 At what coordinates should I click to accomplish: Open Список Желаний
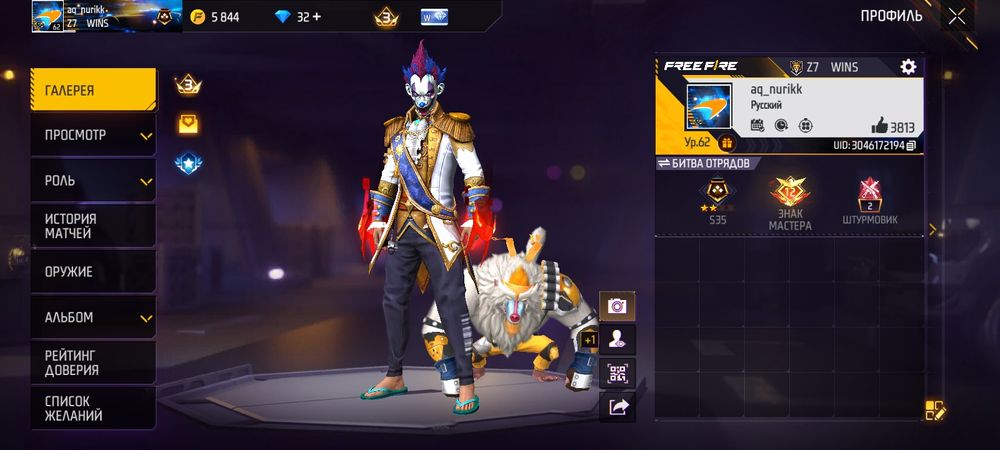point(93,407)
